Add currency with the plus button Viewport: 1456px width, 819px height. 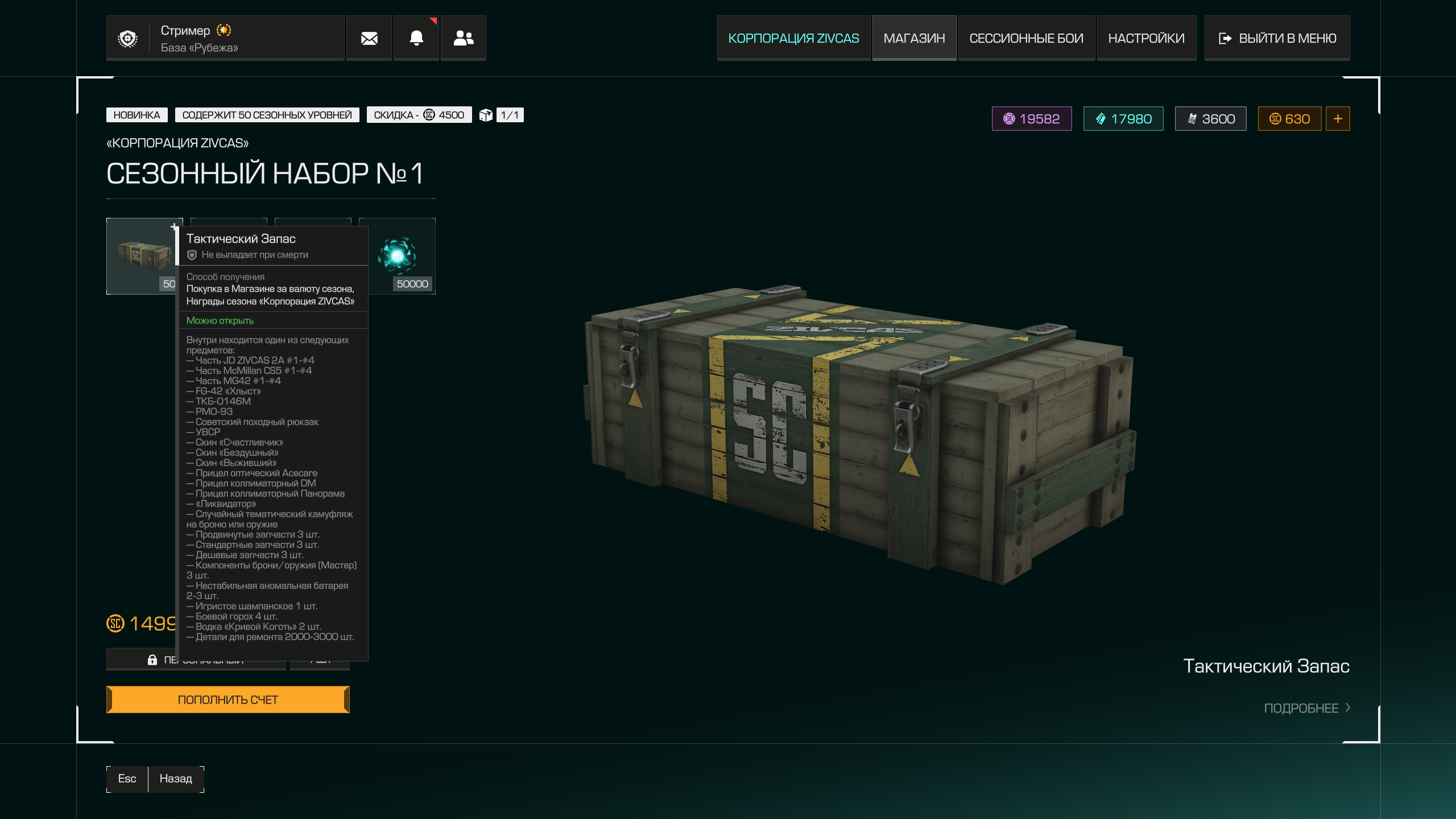(1338, 119)
